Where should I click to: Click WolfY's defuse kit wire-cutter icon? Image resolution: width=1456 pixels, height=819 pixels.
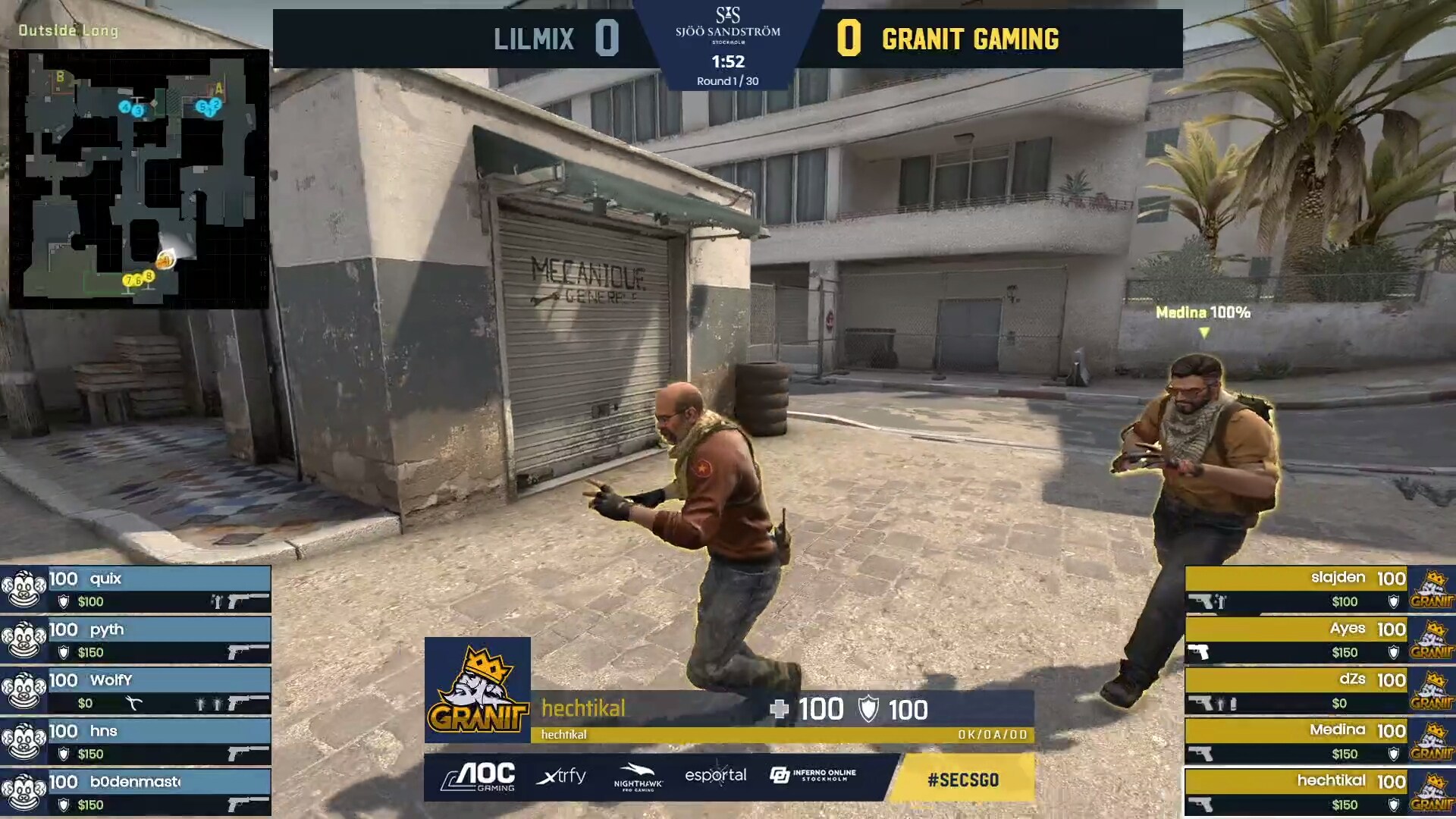135,702
